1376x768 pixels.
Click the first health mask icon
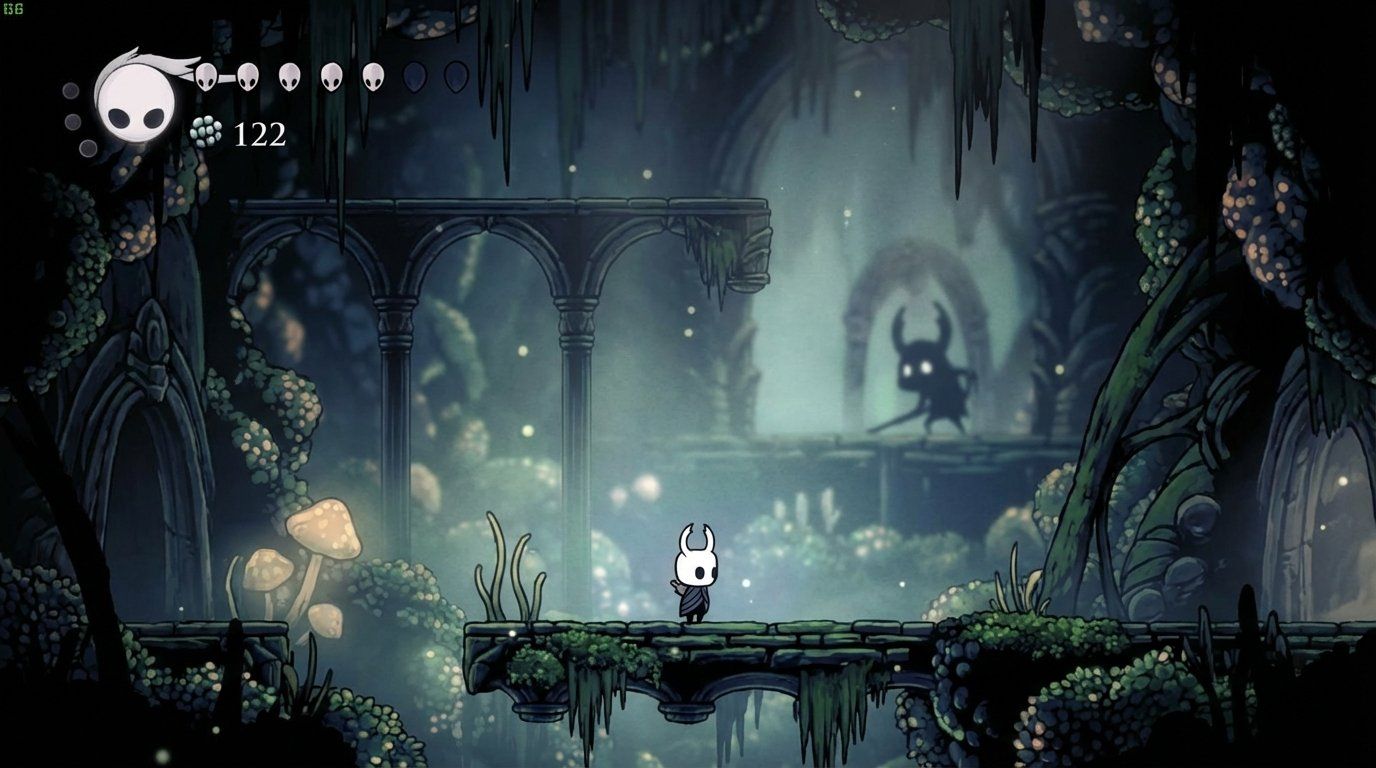click(x=205, y=75)
